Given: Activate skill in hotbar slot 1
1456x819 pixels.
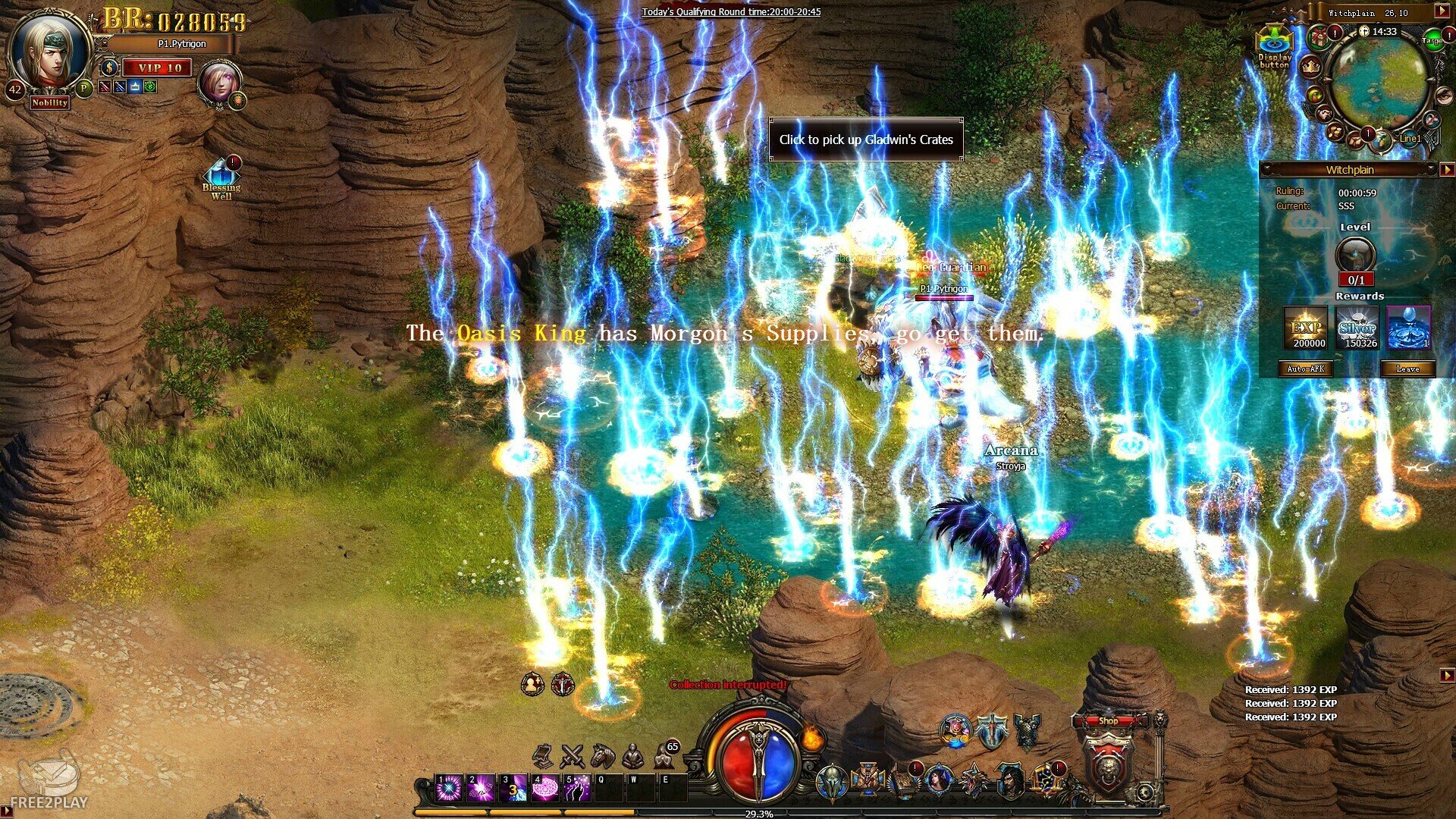Looking at the screenshot, I should [448, 789].
